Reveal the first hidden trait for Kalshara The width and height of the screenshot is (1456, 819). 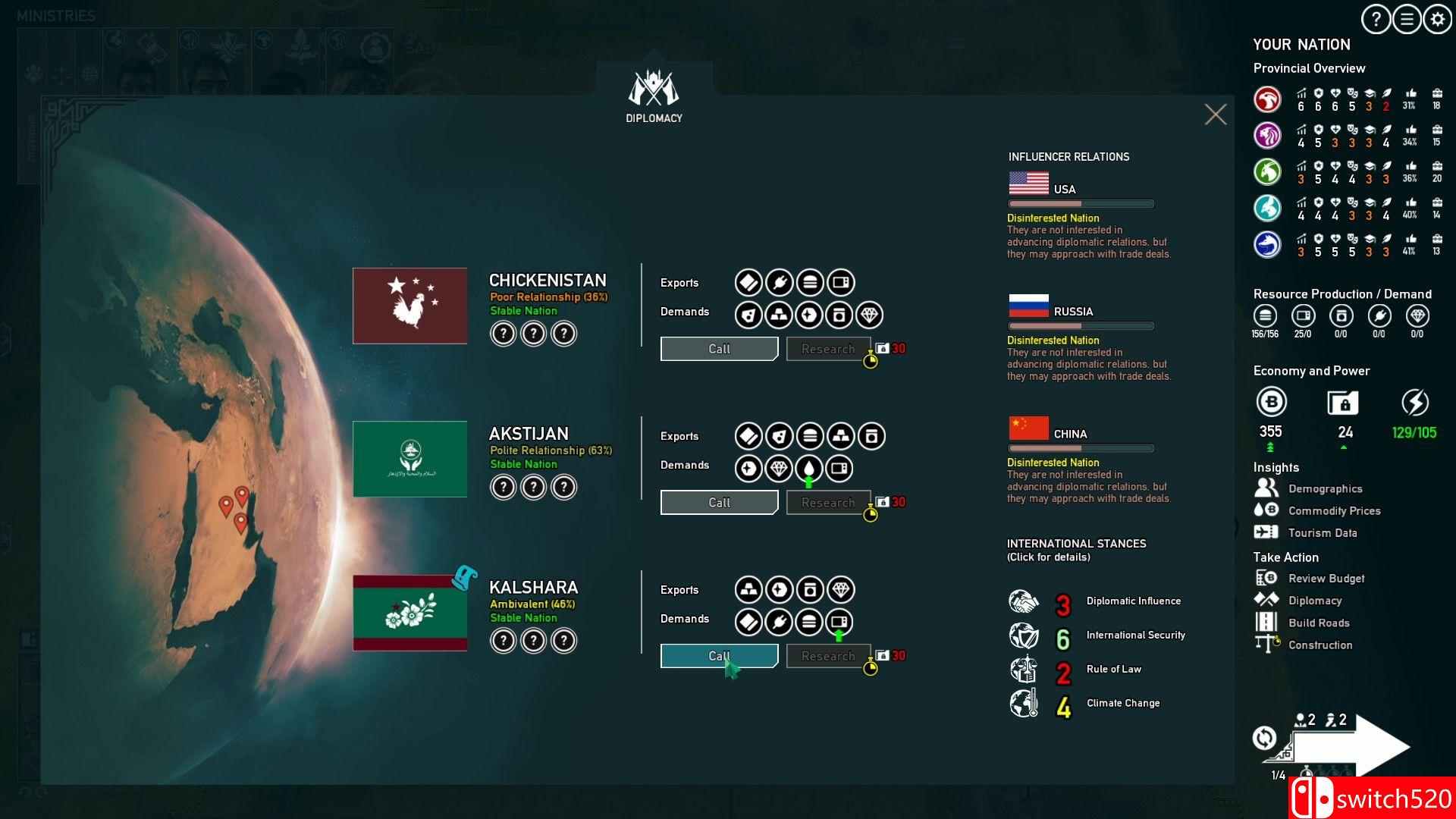click(x=502, y=639)
